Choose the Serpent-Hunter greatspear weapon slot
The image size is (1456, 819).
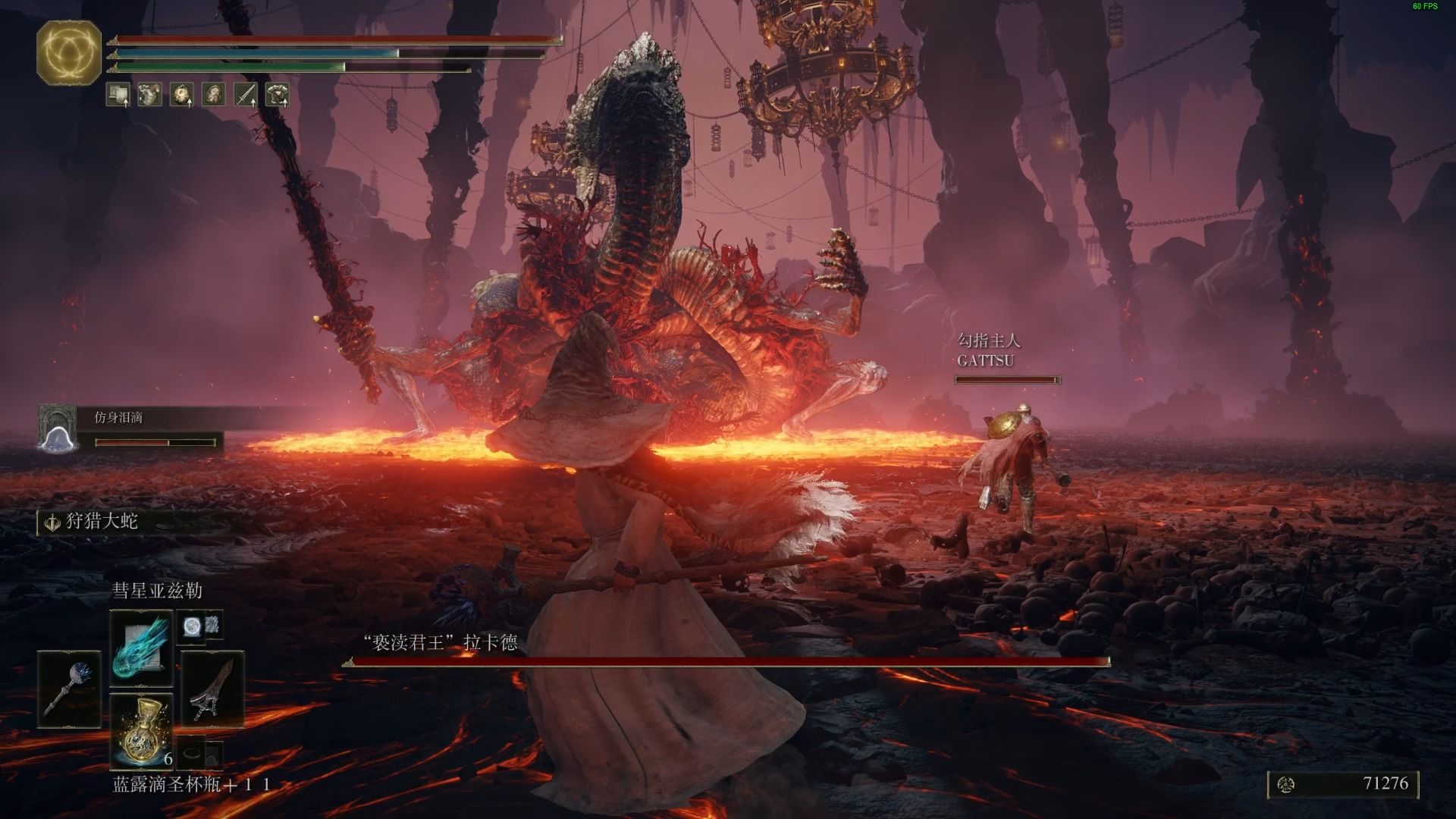212,689
